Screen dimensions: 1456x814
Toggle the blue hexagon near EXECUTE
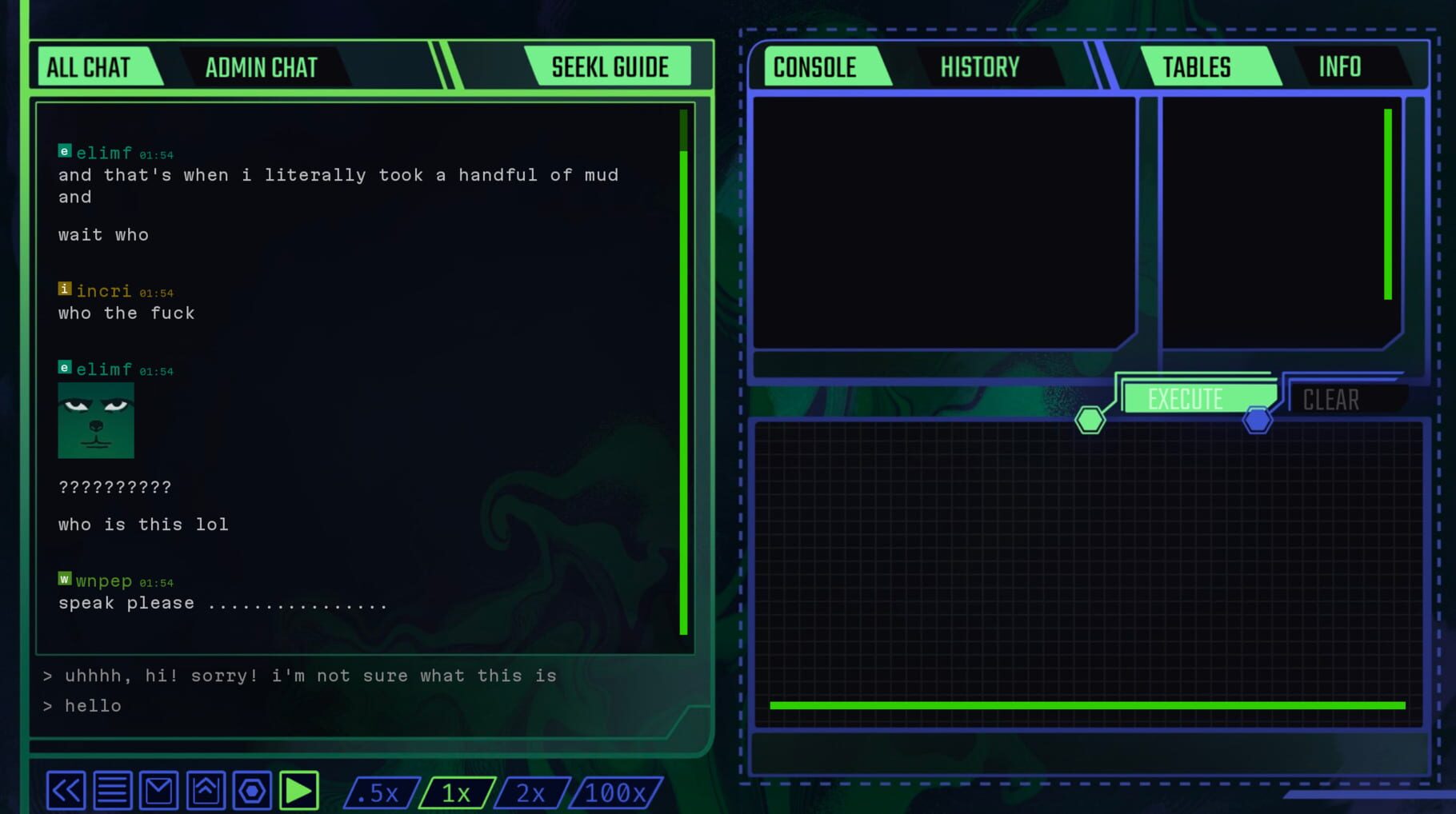point(1257,418)
